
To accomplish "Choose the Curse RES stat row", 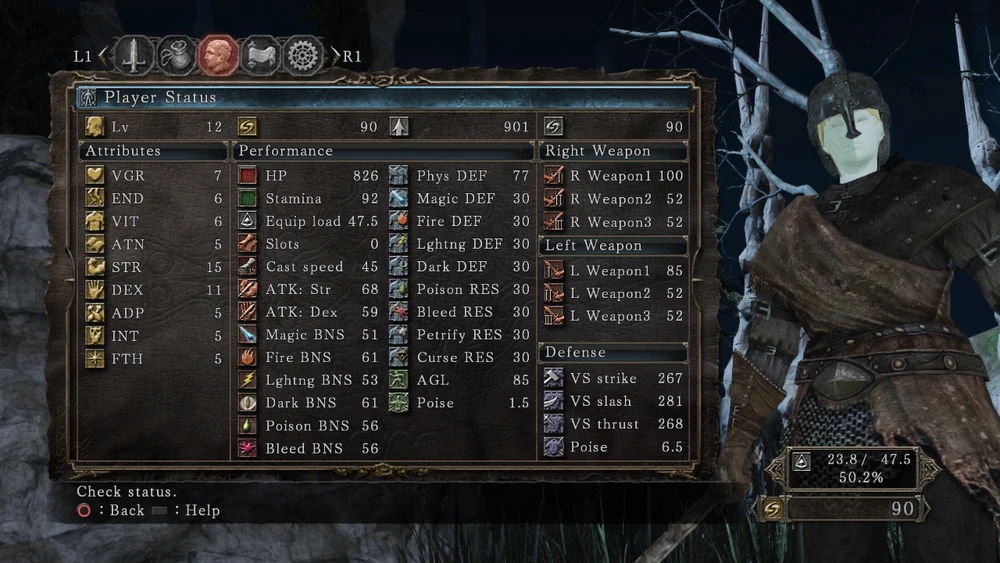I will [459, 358].
